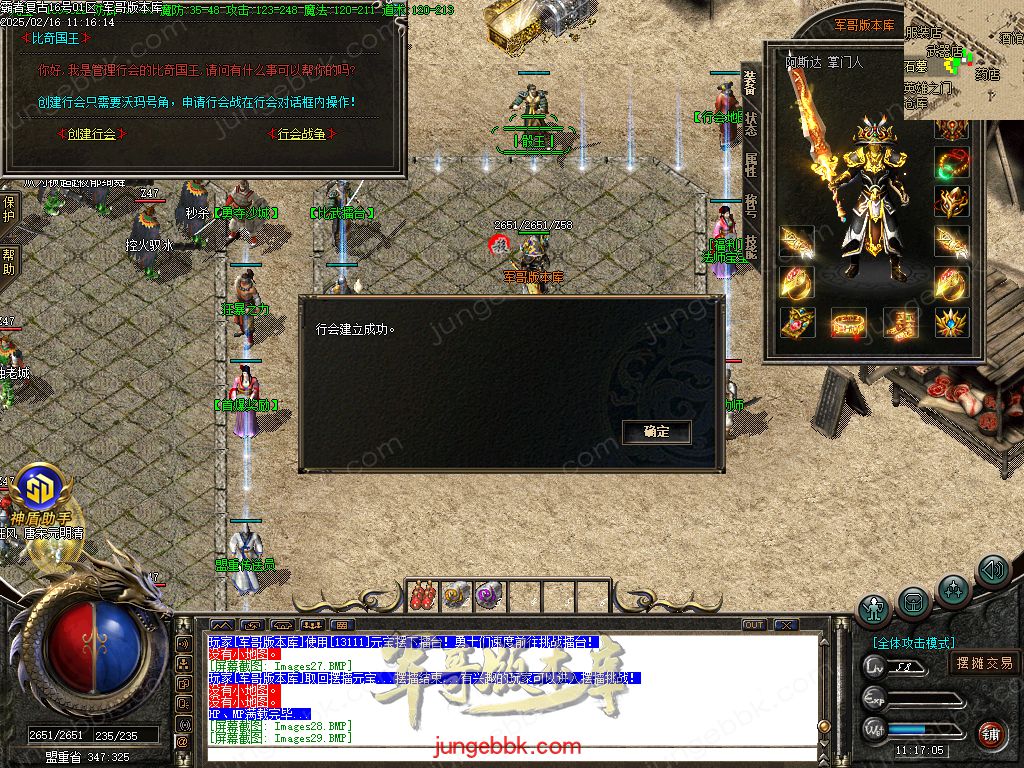Screen dimensions: 1024x768
Task: Select the golden belt equipment slot
Action: (848, 322)
